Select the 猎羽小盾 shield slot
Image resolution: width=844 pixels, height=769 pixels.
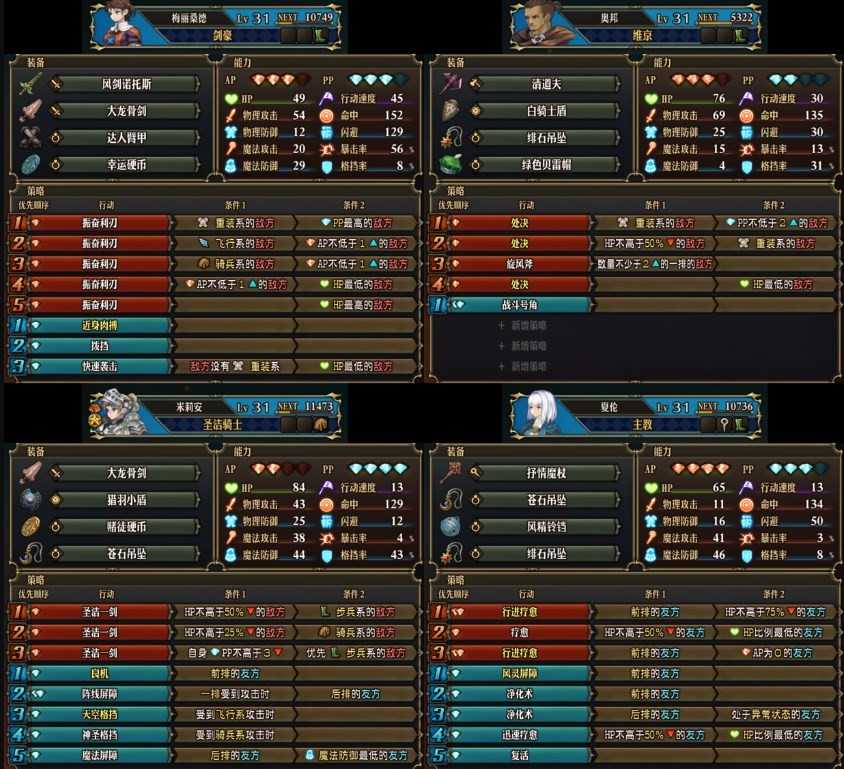coord(124,499)
